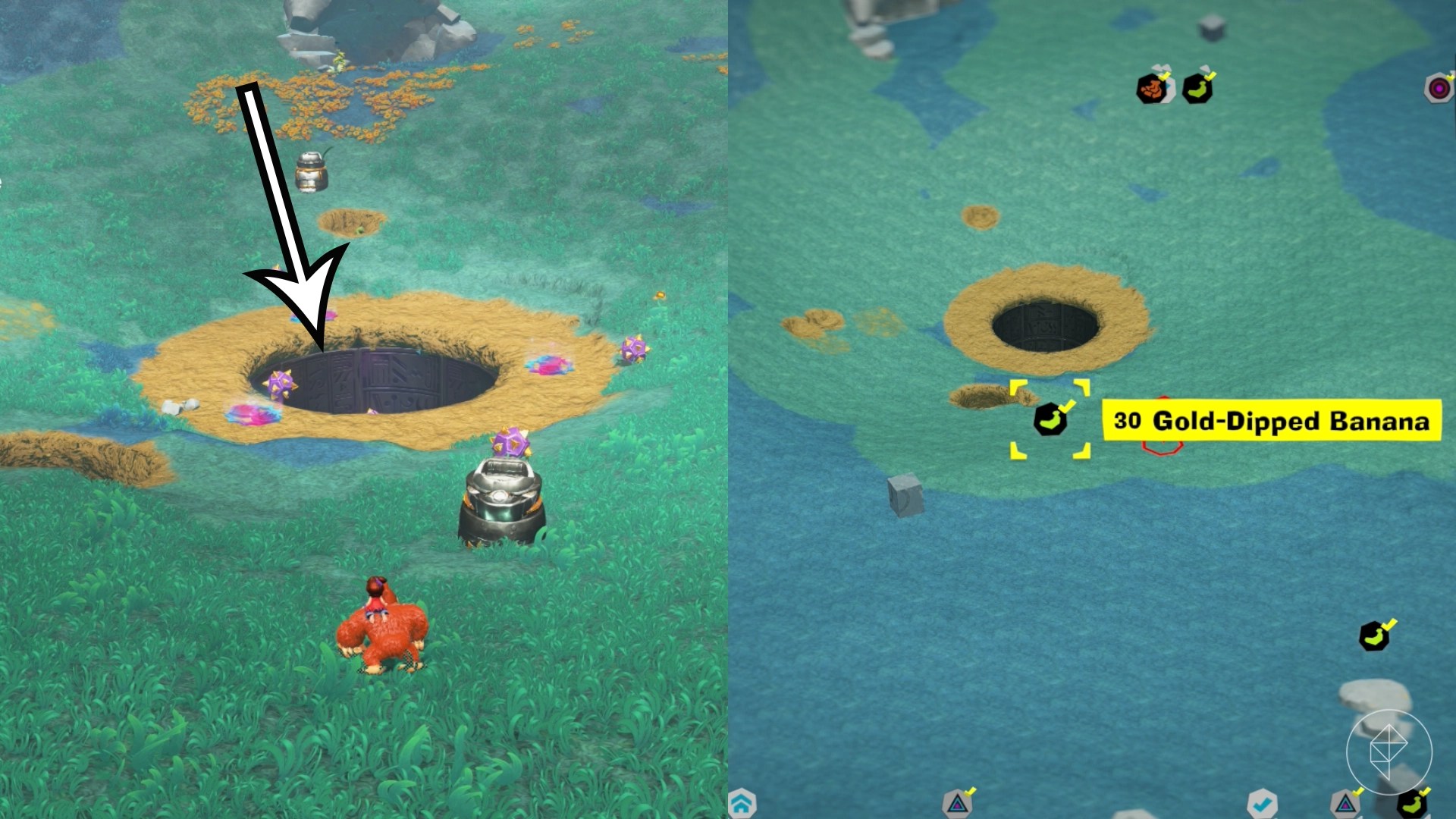Viewport: 1456px width, 819px height.
Task: Click the blue checkmark icon on the bottom bar
Action: click(x=1263, y=804)
